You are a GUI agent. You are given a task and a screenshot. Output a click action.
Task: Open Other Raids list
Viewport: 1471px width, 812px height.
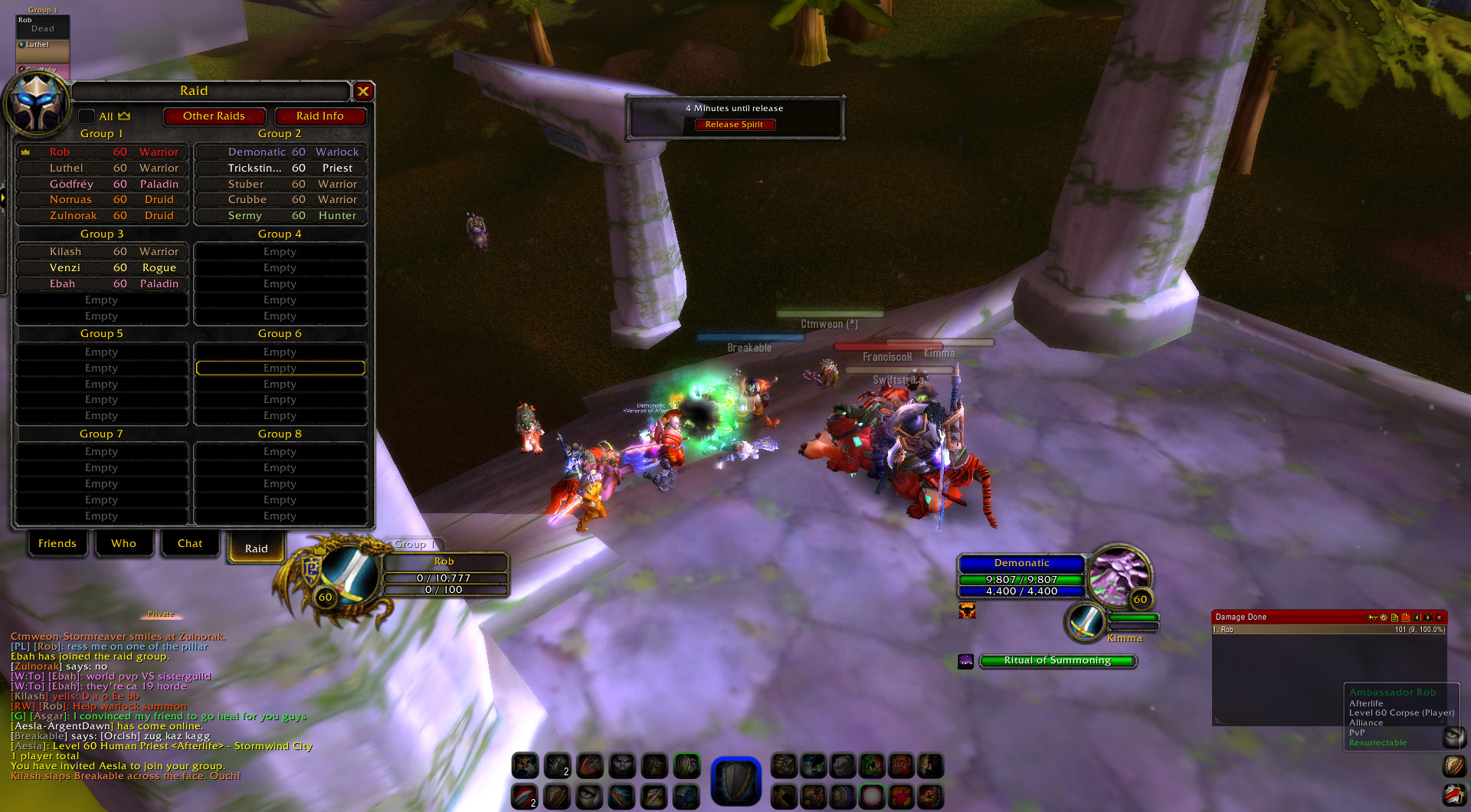(214, 116)
